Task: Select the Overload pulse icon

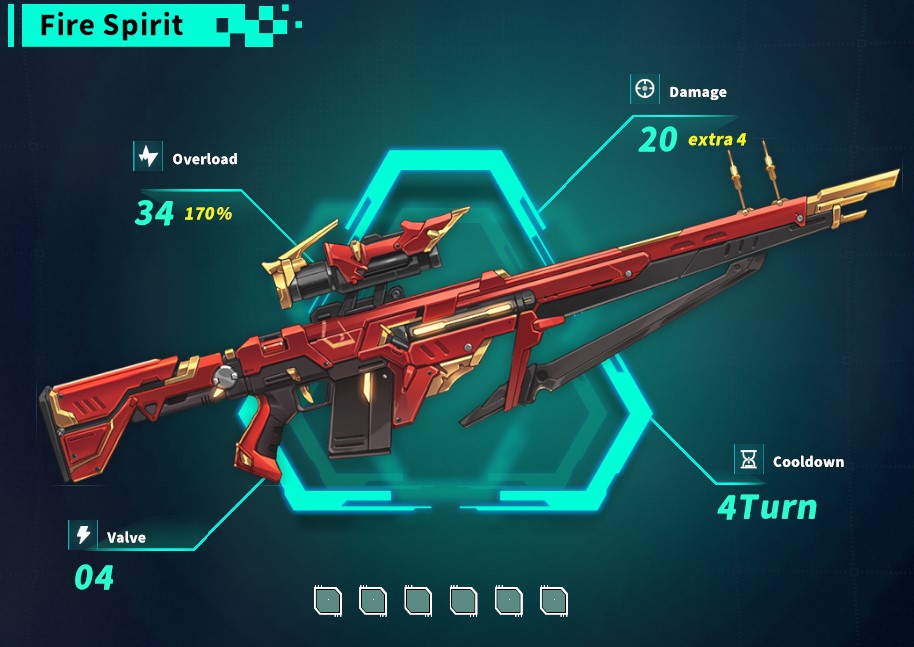Action: [148, 157]
